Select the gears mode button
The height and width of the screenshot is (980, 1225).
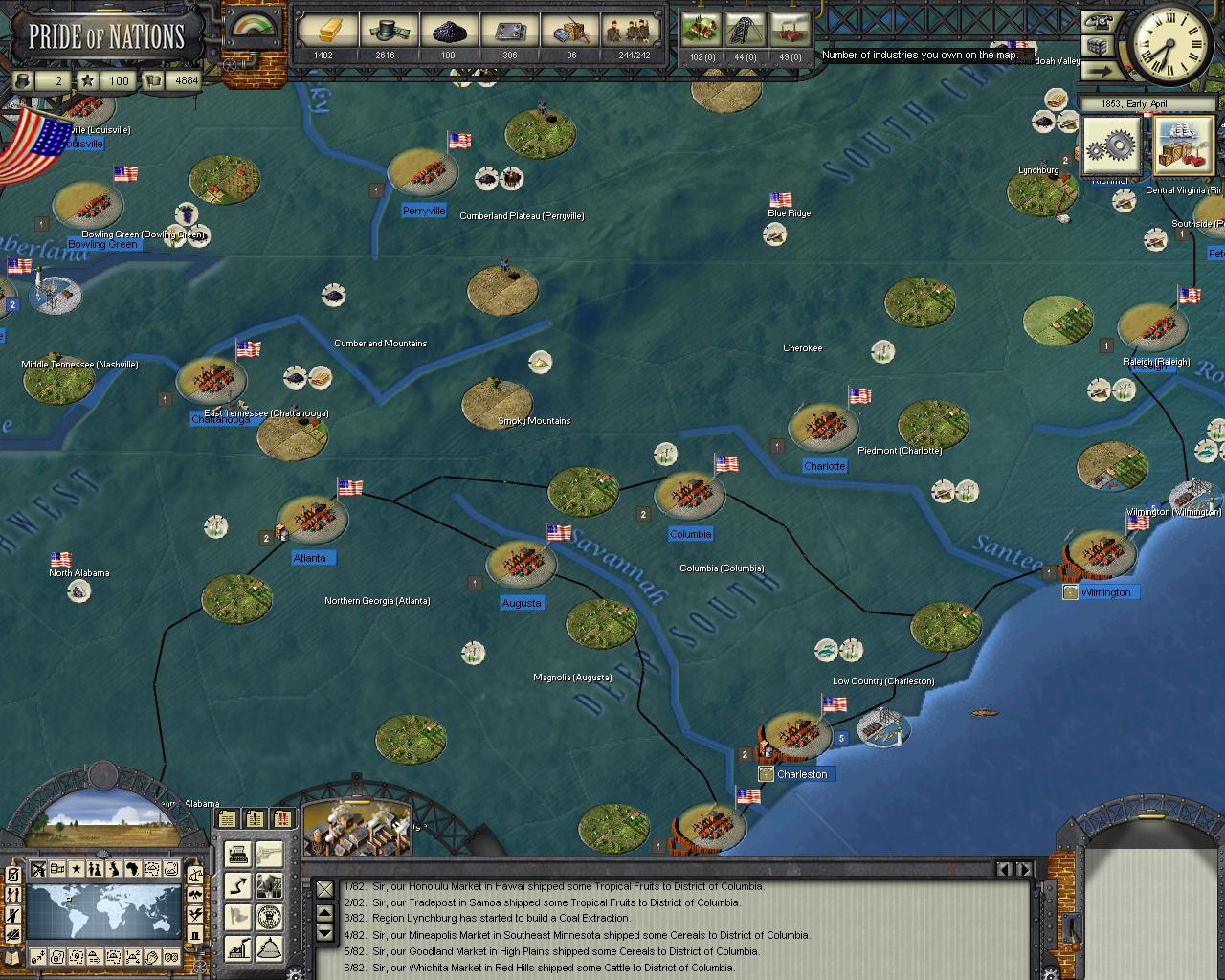(x=1112, y=147)
